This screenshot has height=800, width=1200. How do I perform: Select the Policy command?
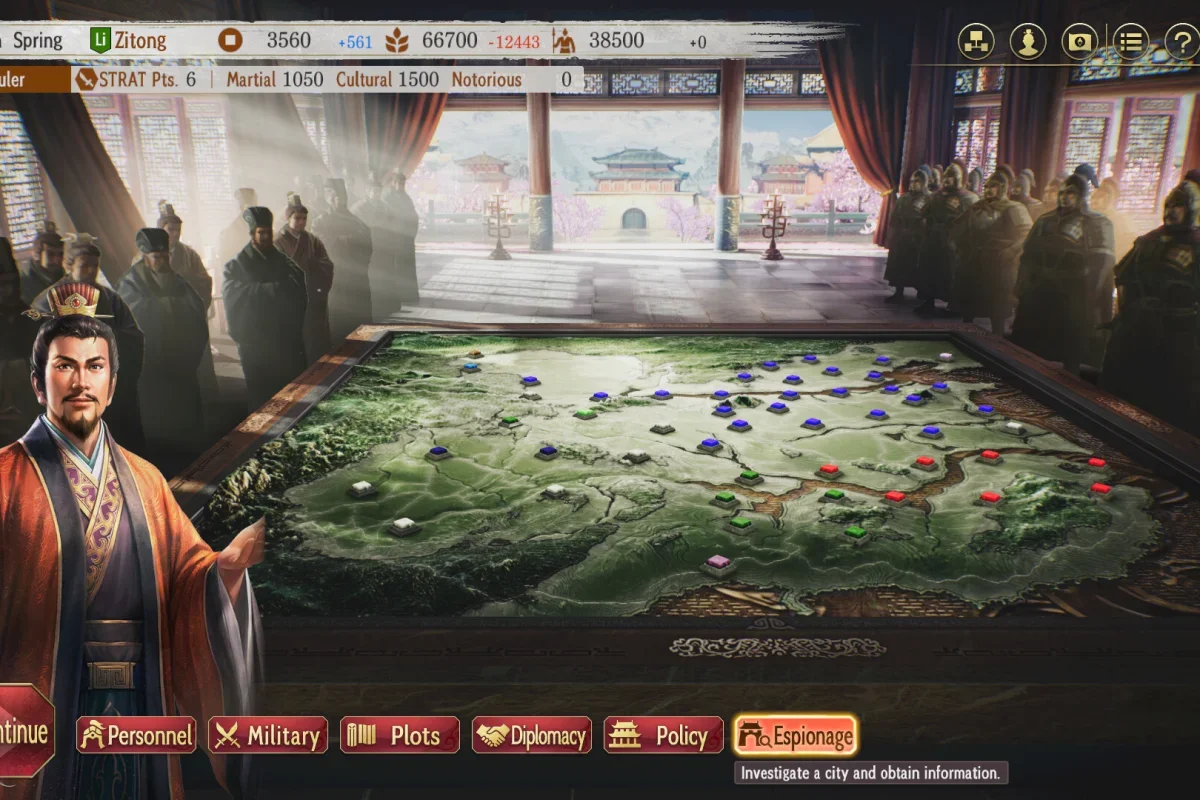pyautogui.click(x=664, y=736)
